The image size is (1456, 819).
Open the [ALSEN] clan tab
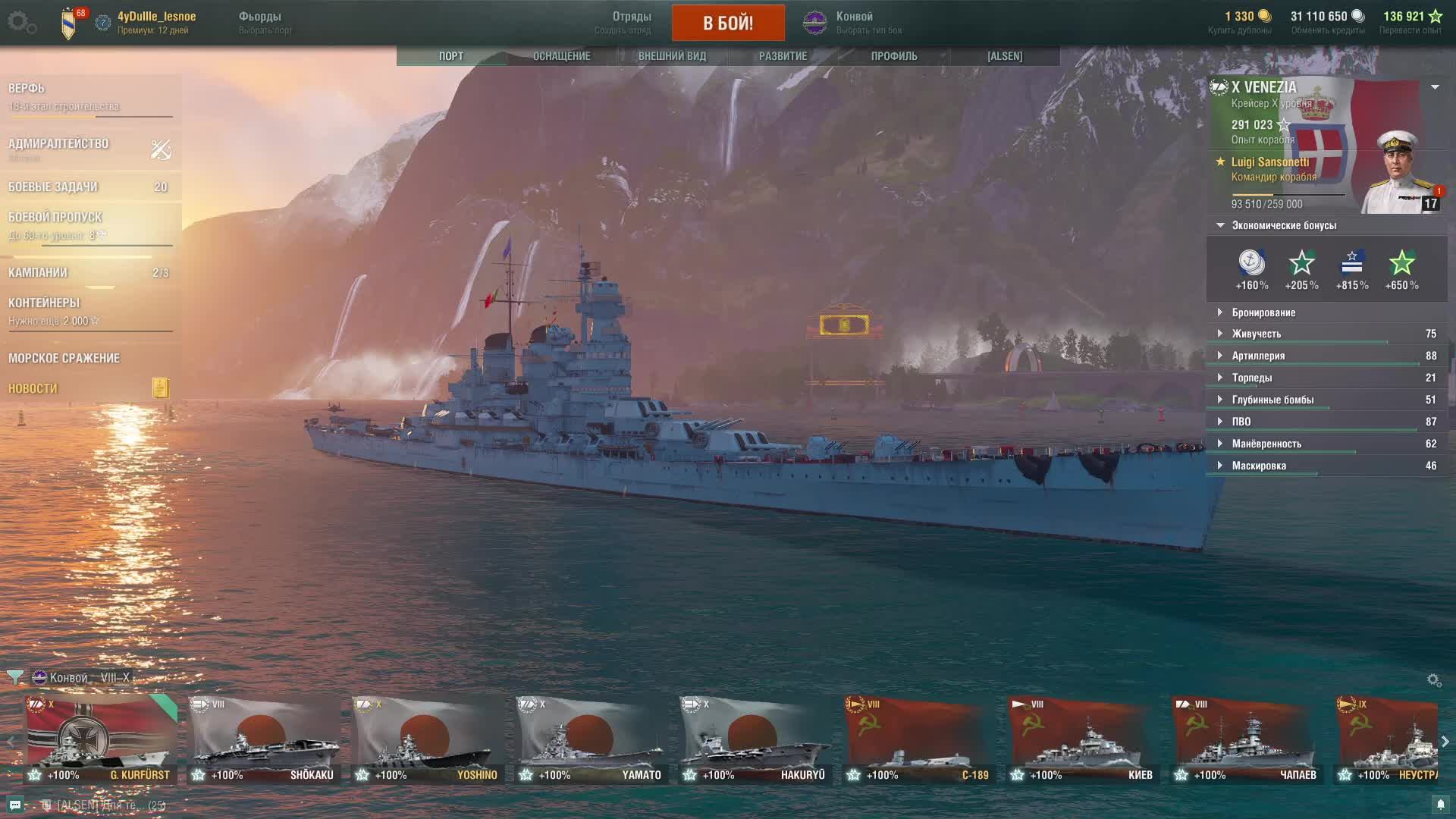1005,56
